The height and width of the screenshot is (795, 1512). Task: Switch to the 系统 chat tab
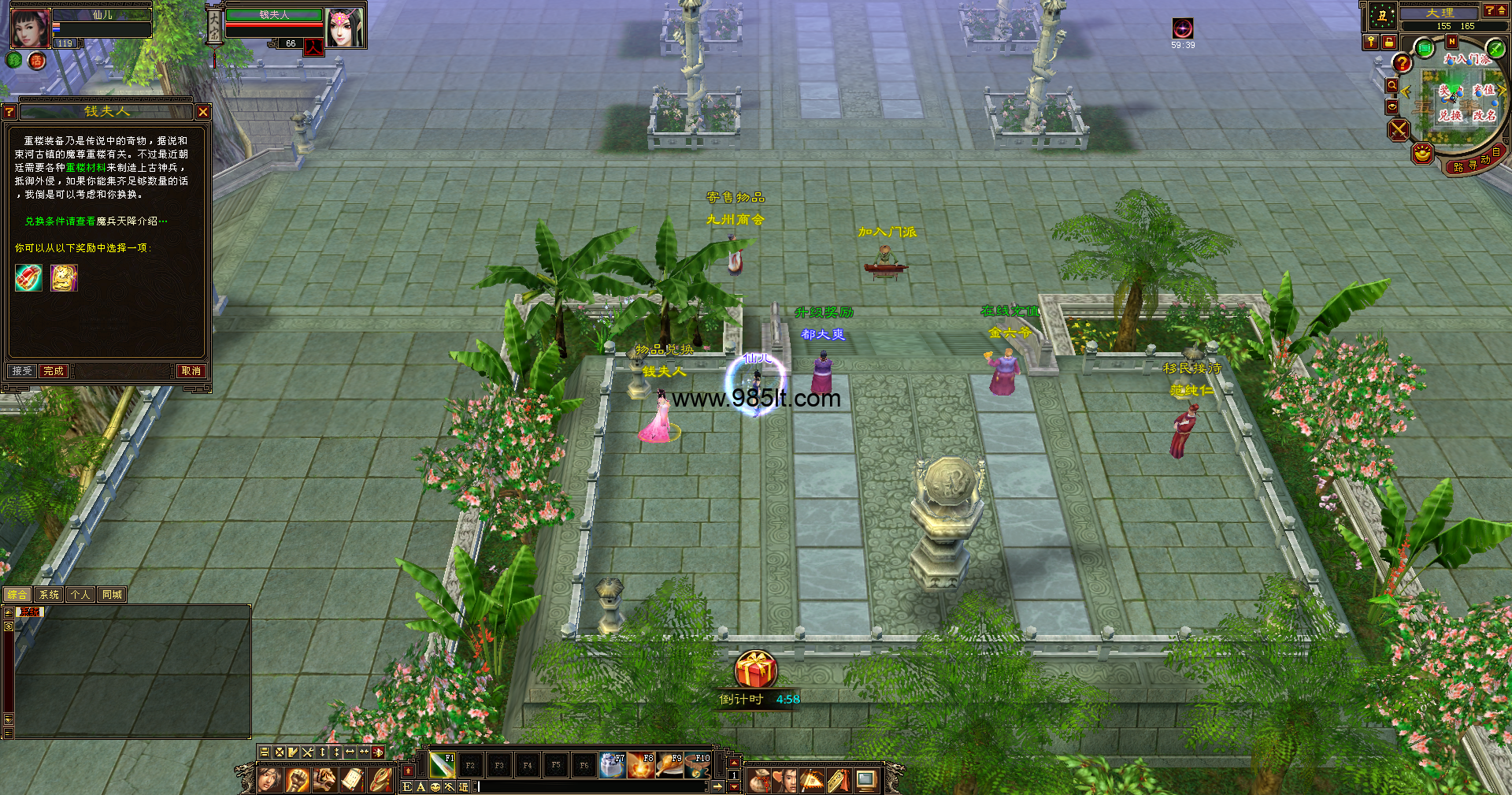[x=49, y=595]
